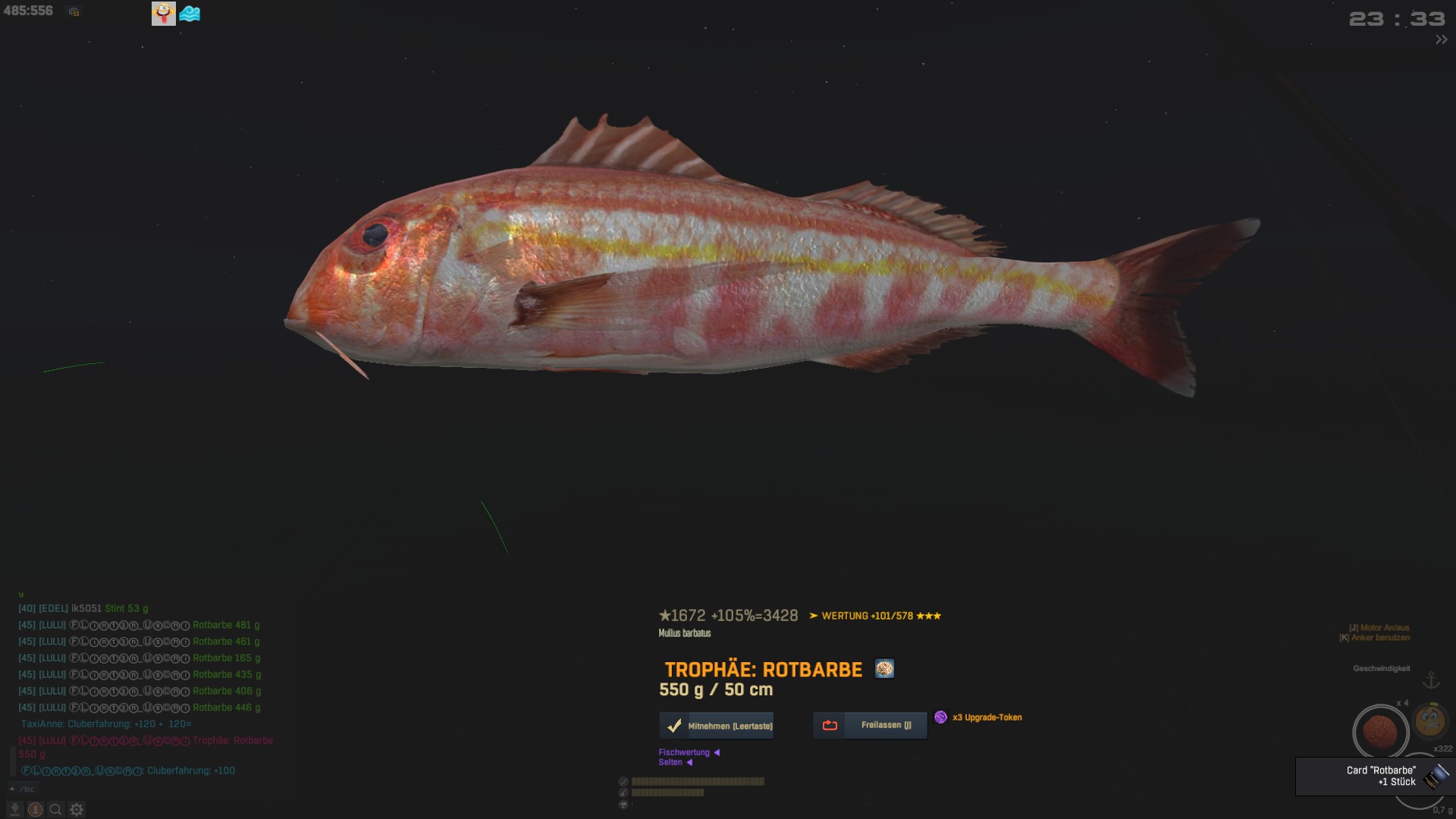Click the magnifying glass chat search icon
Image resolution: width=1456 pixels, height=819 pixels.
click(x=55, y=810)
